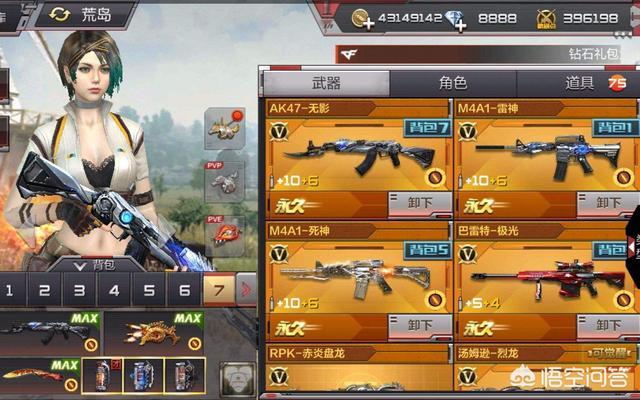Switch to the 道具 items tab

tap(580, 83)
